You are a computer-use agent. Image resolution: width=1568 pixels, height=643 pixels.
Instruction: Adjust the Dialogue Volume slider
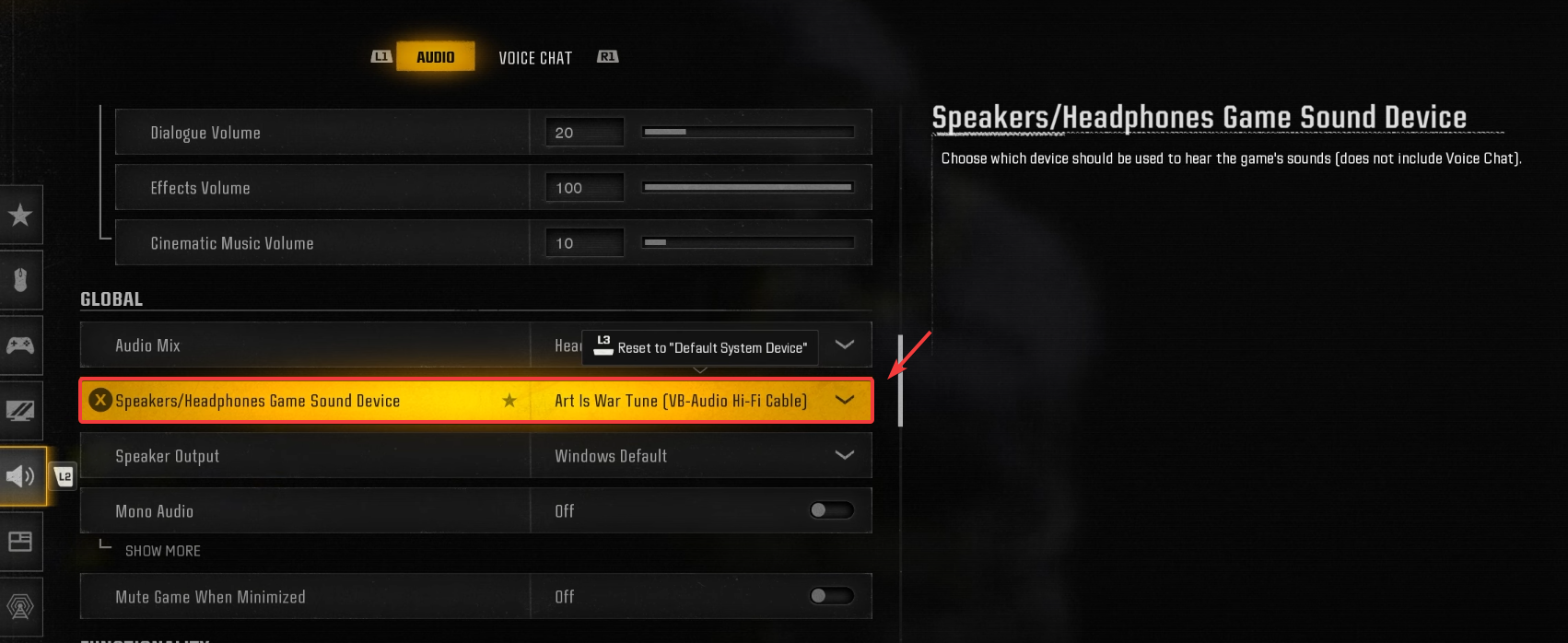tap(747, 133)
